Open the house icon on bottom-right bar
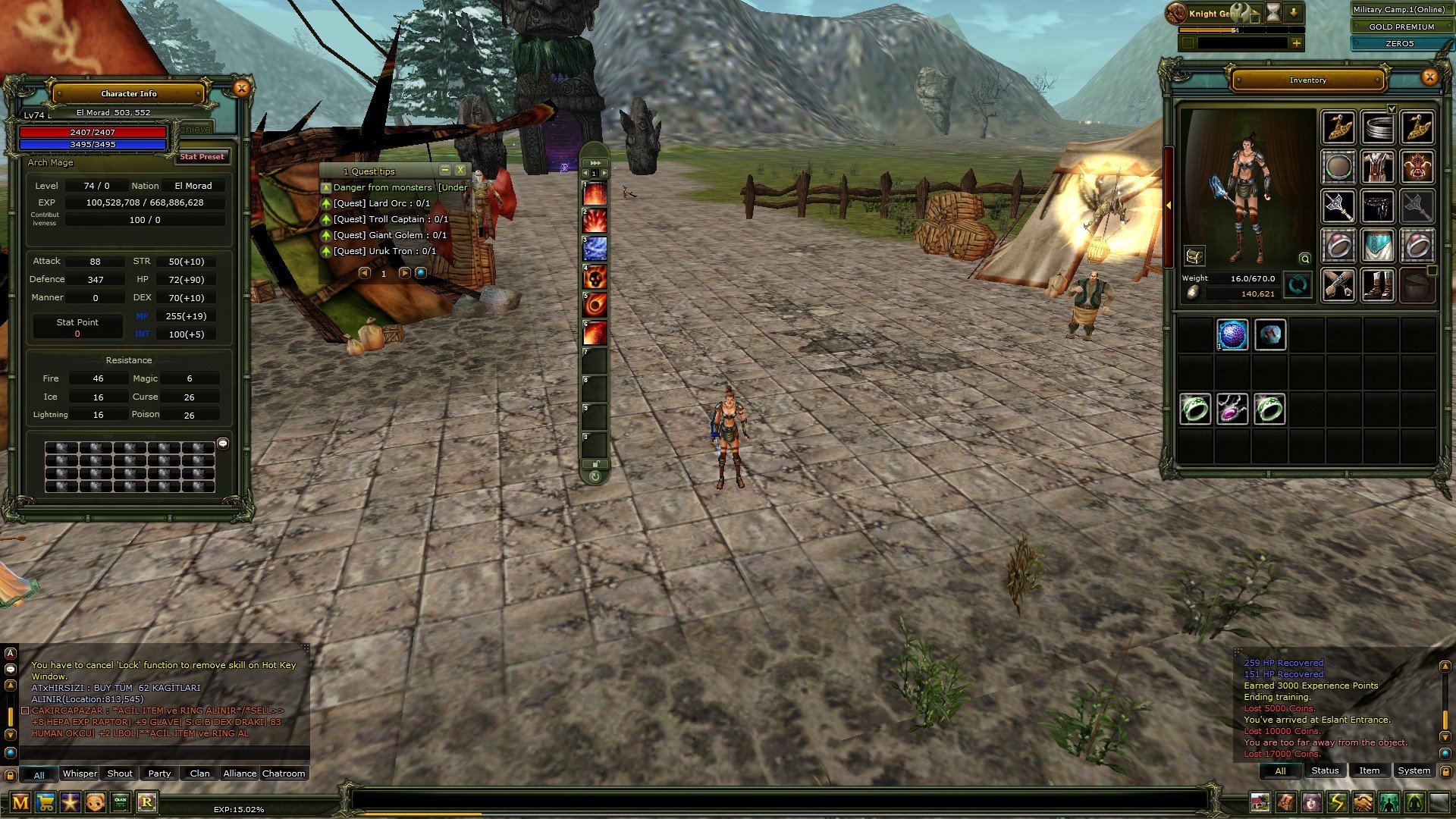Screen dimensions: 1456x819 (1260, 802)
